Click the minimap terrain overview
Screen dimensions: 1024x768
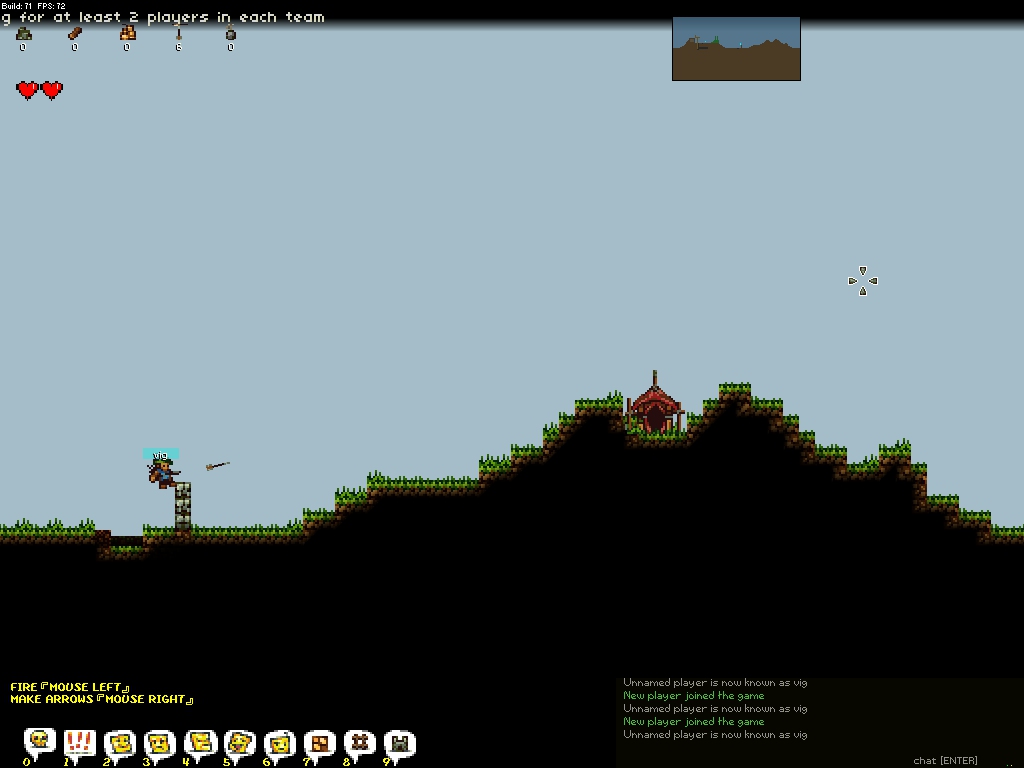[x=736, y=48]
